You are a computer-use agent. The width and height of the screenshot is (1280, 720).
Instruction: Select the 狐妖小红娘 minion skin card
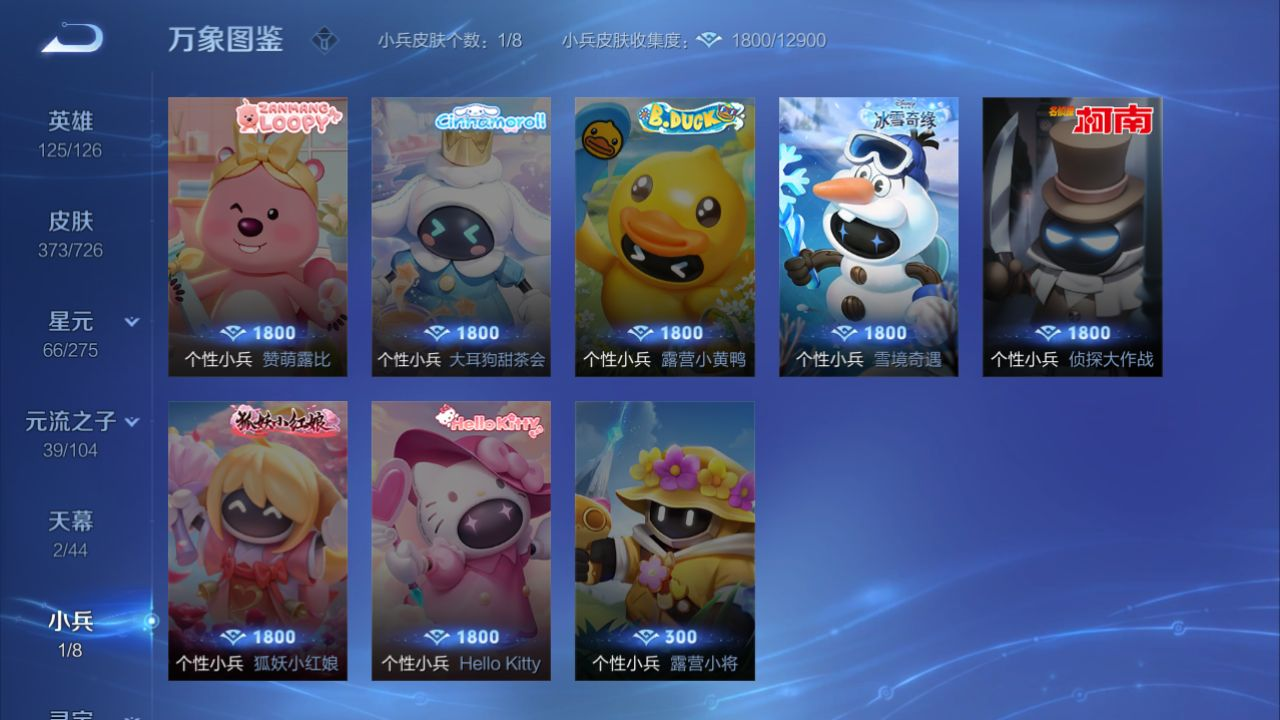258,540
